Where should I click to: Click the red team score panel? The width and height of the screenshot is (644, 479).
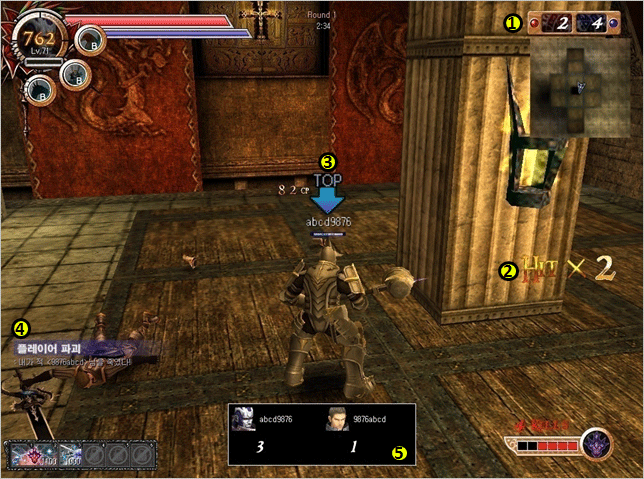[555, 23]
